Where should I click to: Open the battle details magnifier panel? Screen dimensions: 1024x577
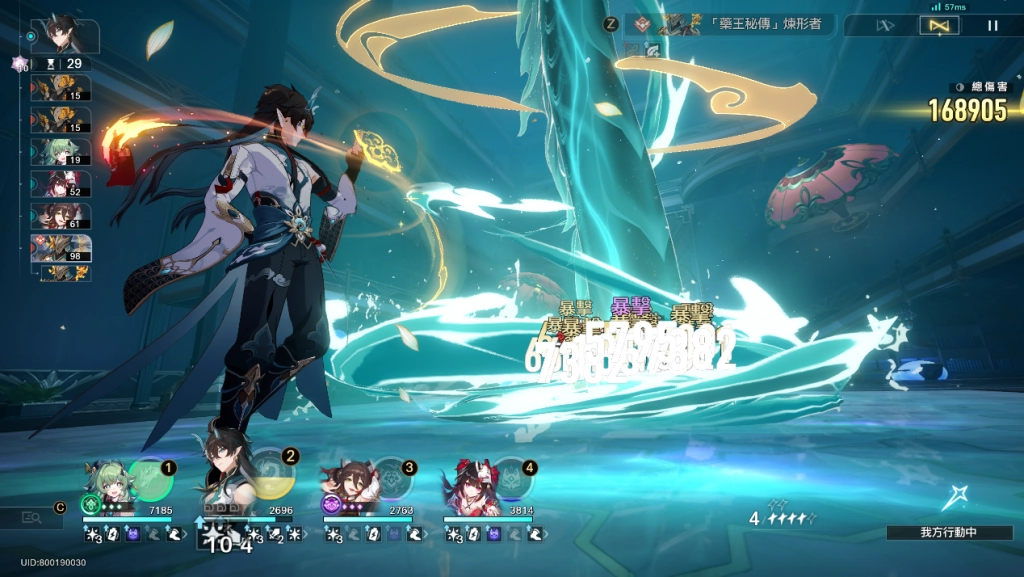click(30, 517)
